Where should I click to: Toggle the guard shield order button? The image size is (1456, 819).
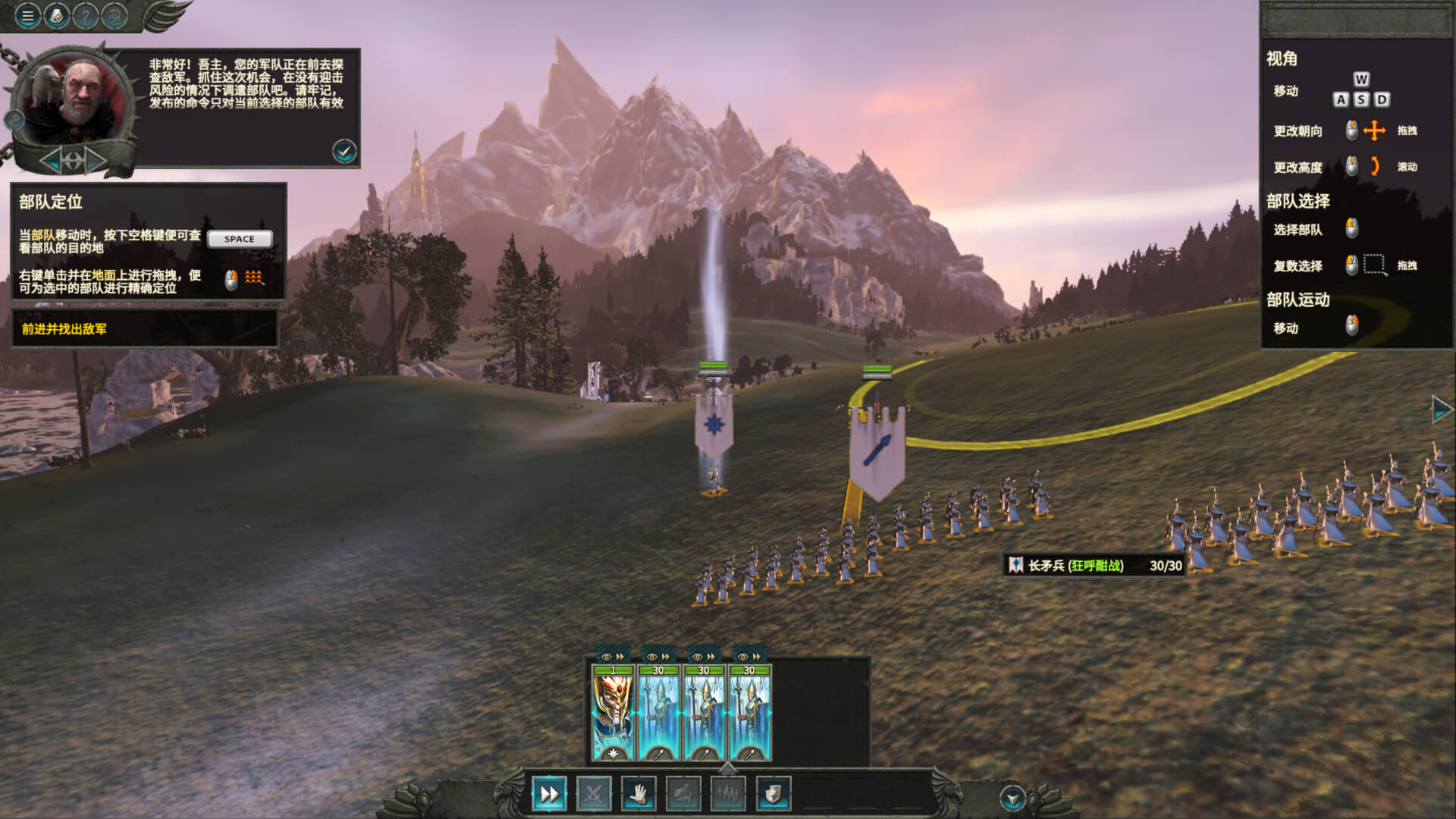pyautogui.click(x=773, y=794)
